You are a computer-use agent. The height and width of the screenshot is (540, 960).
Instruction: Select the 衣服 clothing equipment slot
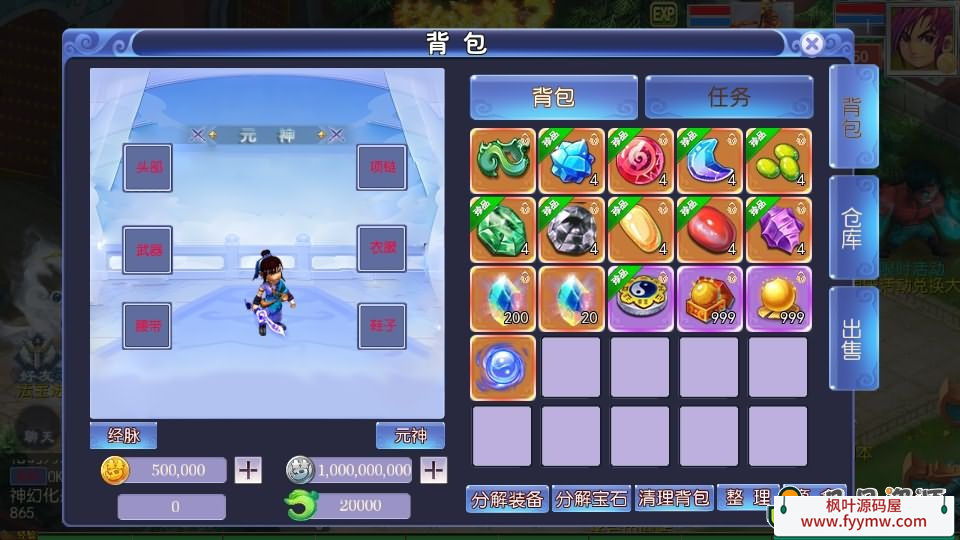382,249
